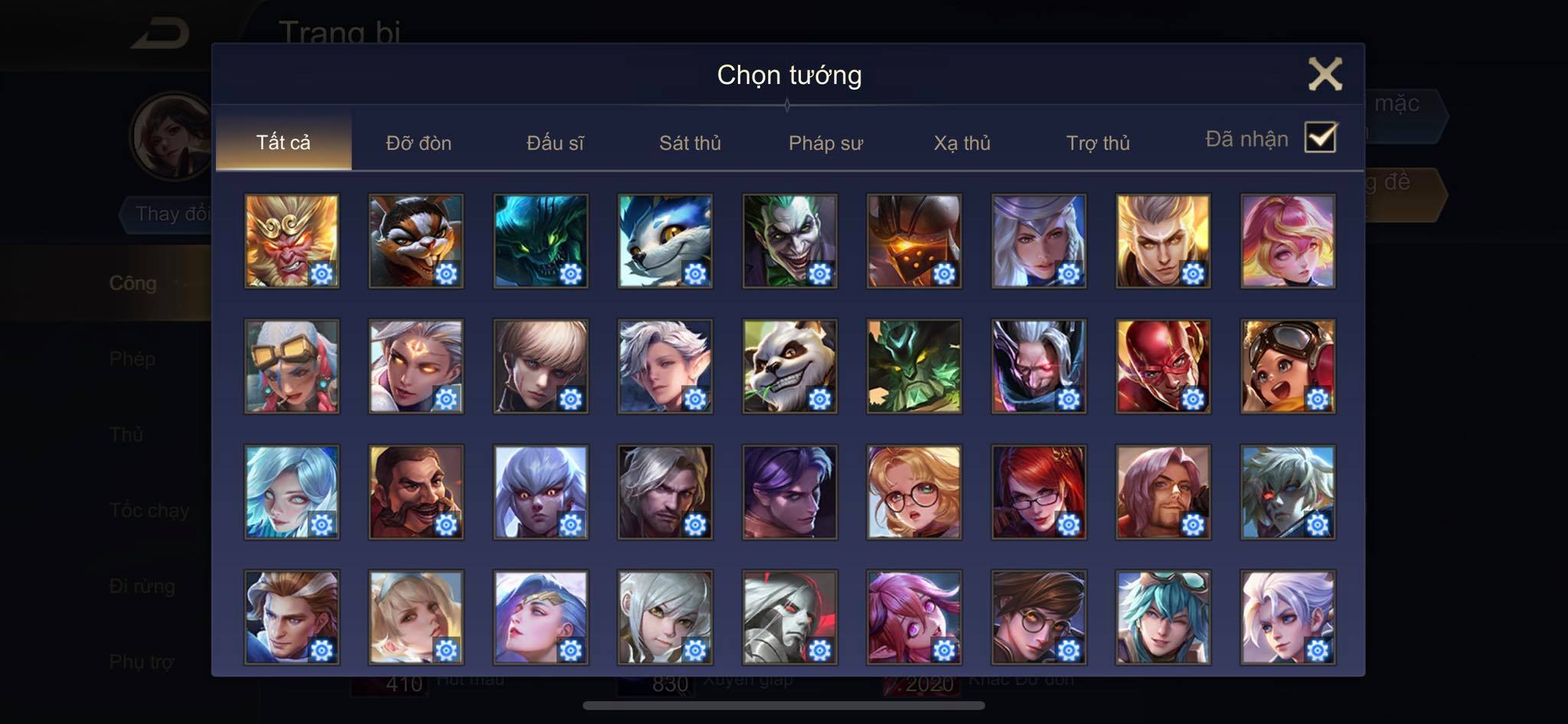
Task: Choose the mustached man hero portrait
Action: (416, 492)
